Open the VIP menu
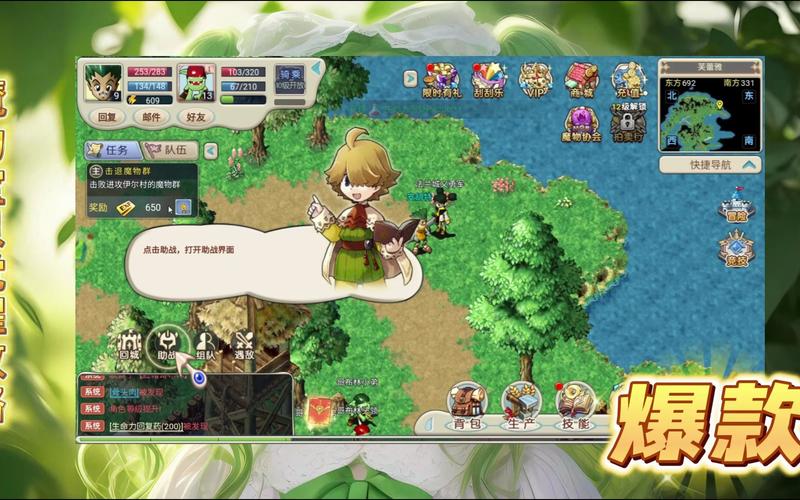The image size is (800, 500). 533,80
